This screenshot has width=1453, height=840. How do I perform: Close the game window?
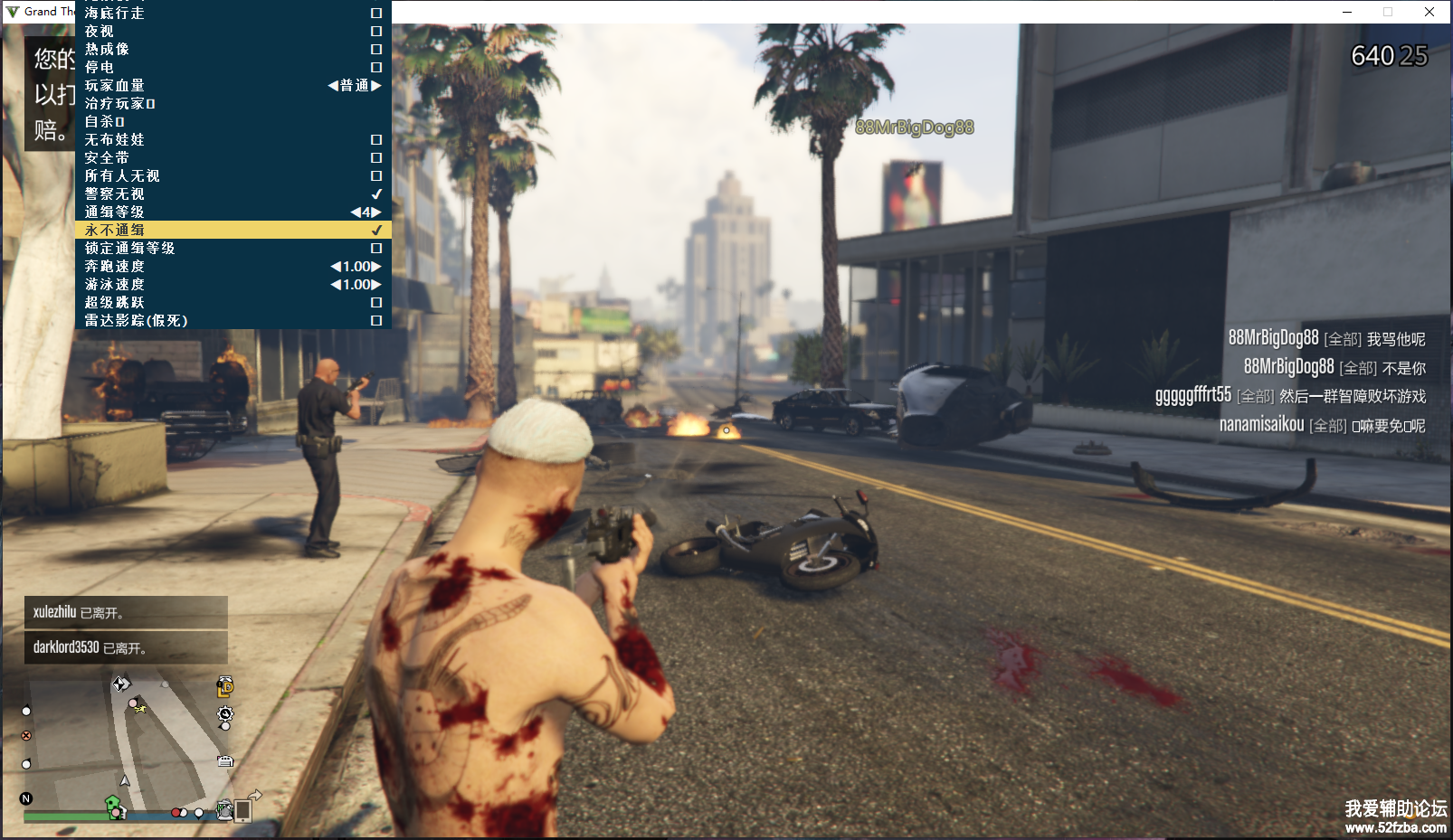point(1429,12)
